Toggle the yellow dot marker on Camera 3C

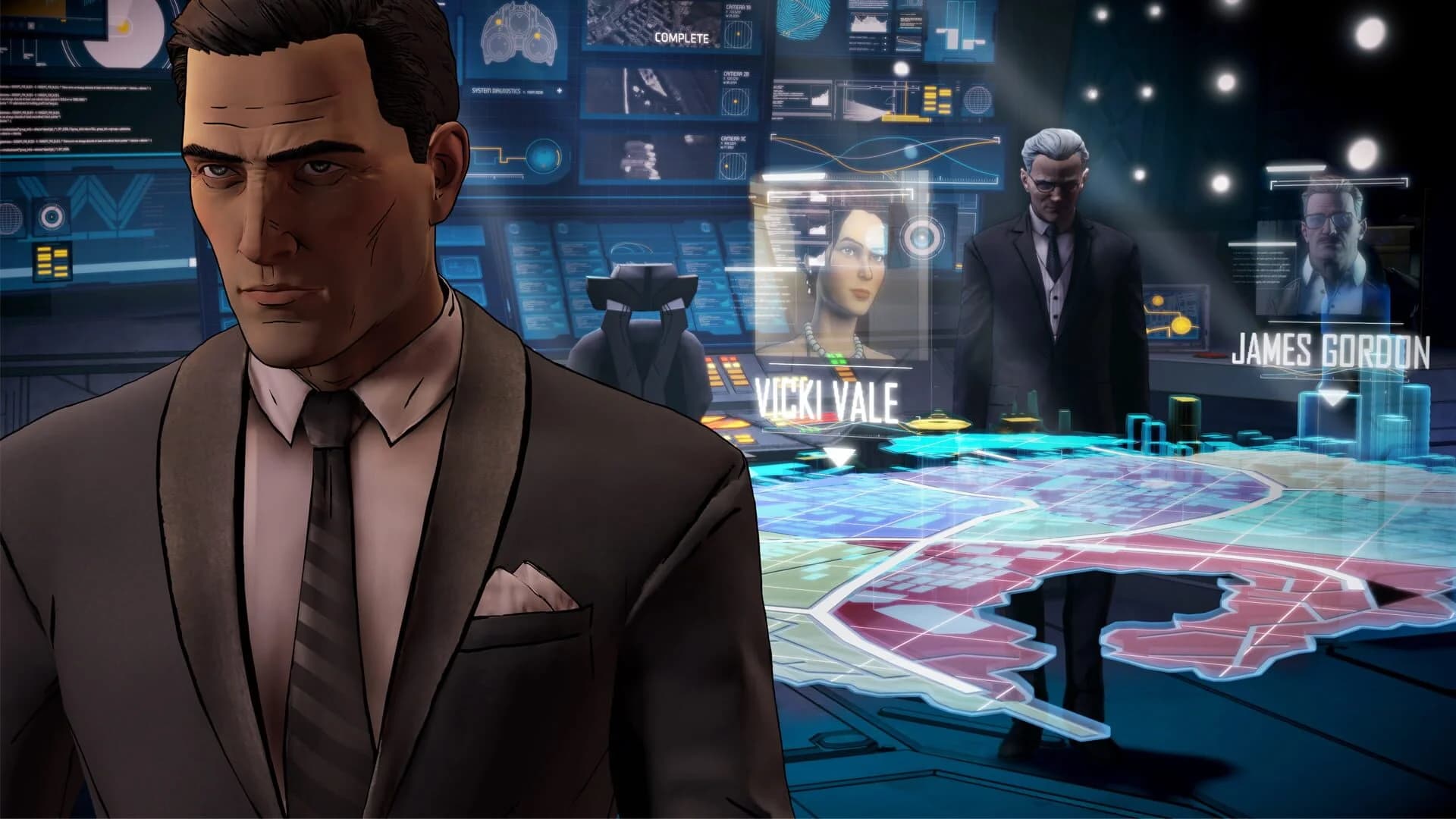pos(725,166)
